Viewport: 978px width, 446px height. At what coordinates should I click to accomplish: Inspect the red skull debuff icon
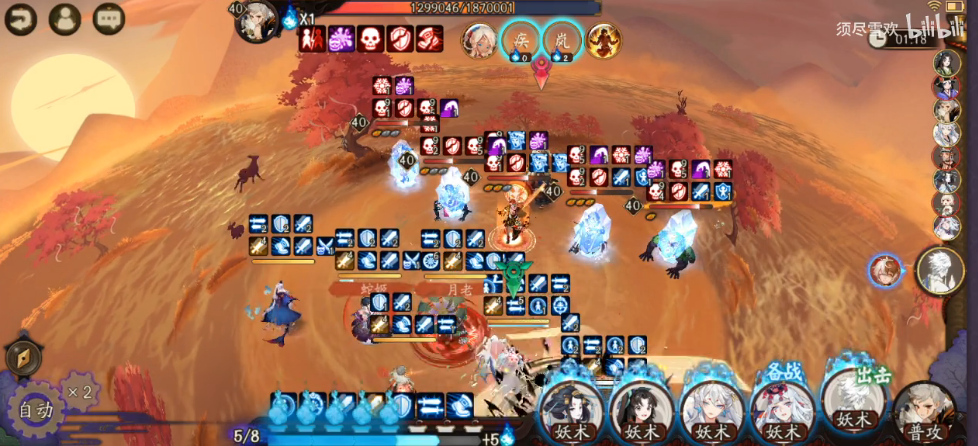[371, 40]
